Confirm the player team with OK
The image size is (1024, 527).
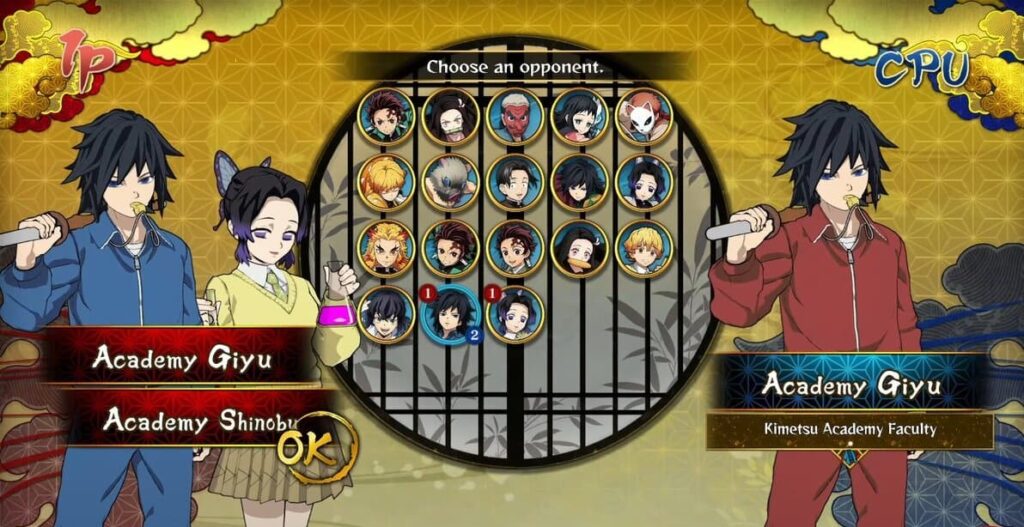pyautogui.click(x=316, y=449)
